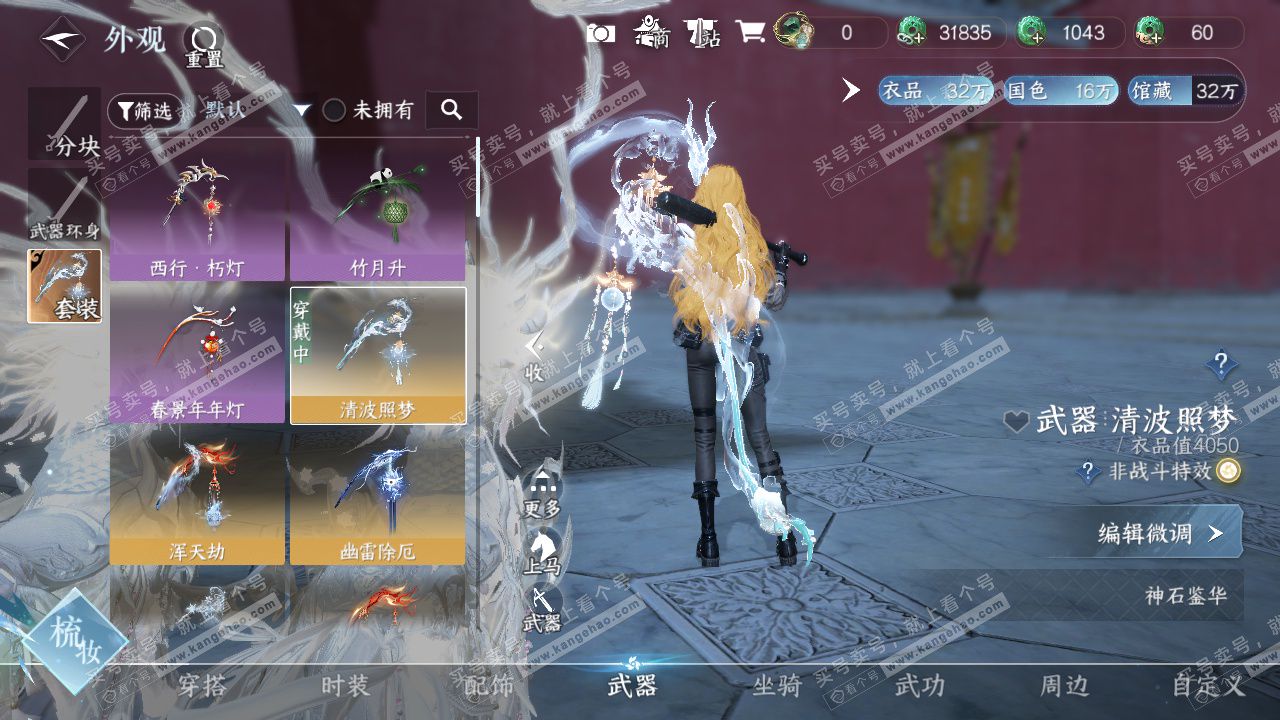Image resolution: width=1280 pixels, height=720 pixels.
Task: Switch to the 套装 side category
Action: (65, 286)
